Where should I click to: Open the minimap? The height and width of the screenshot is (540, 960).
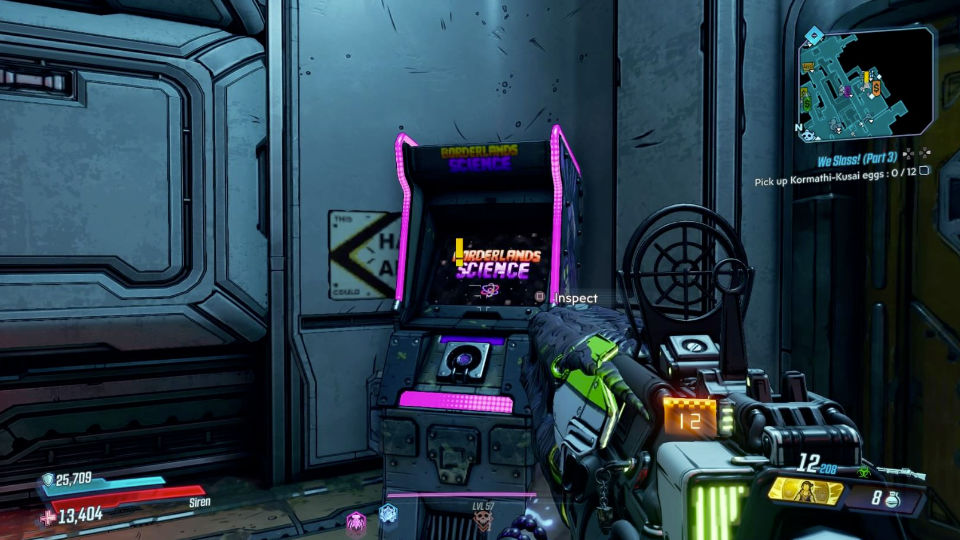(865, 83)
